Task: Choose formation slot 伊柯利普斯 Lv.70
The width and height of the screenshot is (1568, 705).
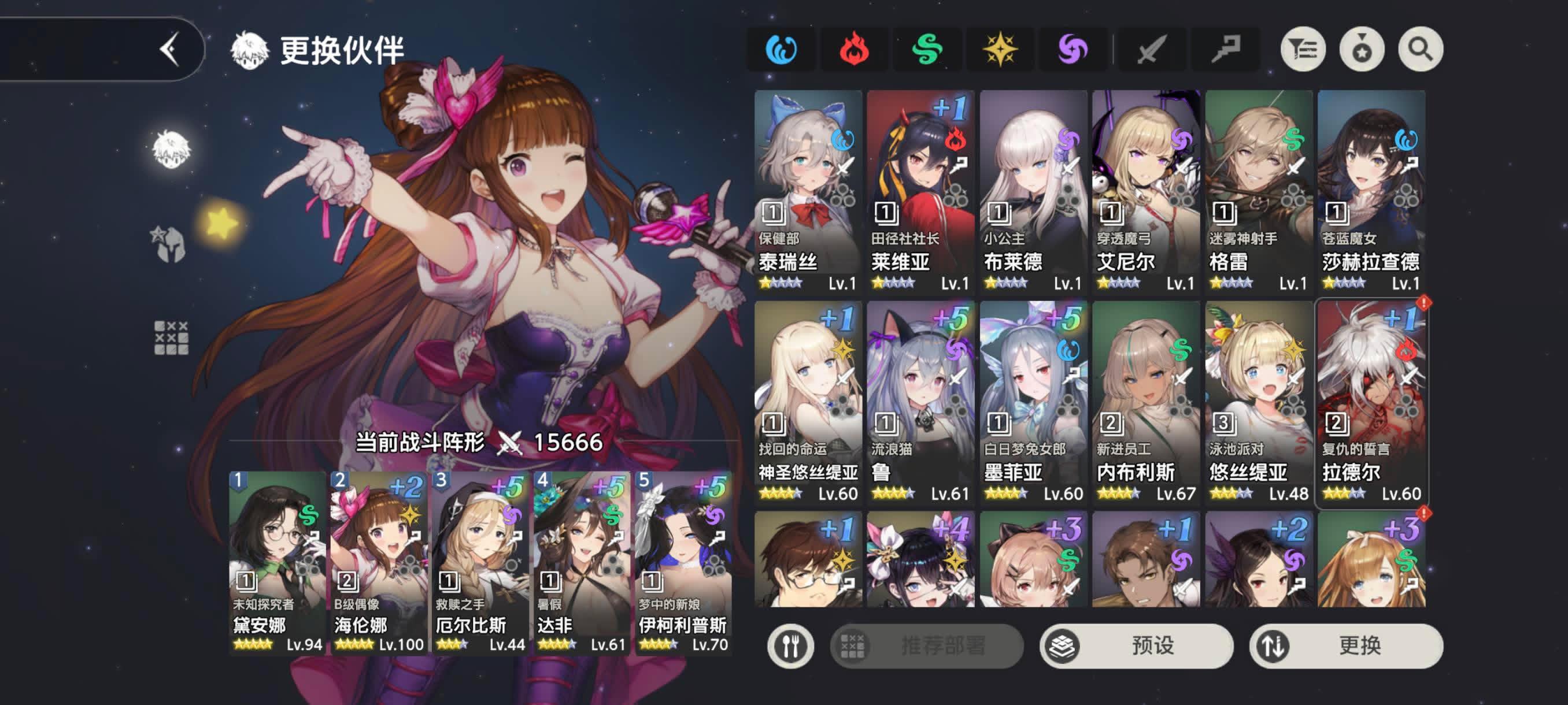Action: [683, 563]
